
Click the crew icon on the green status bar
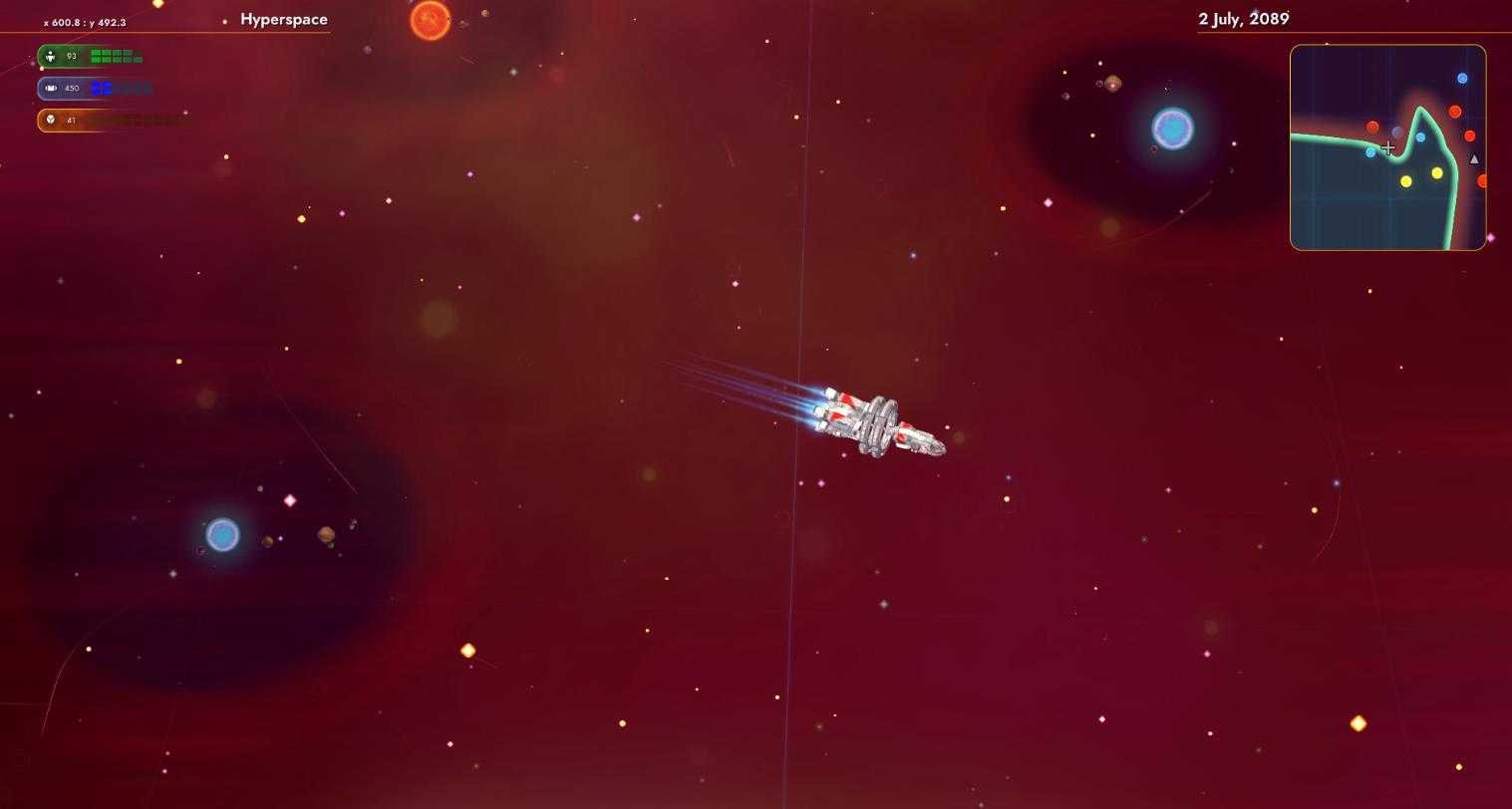50,56
